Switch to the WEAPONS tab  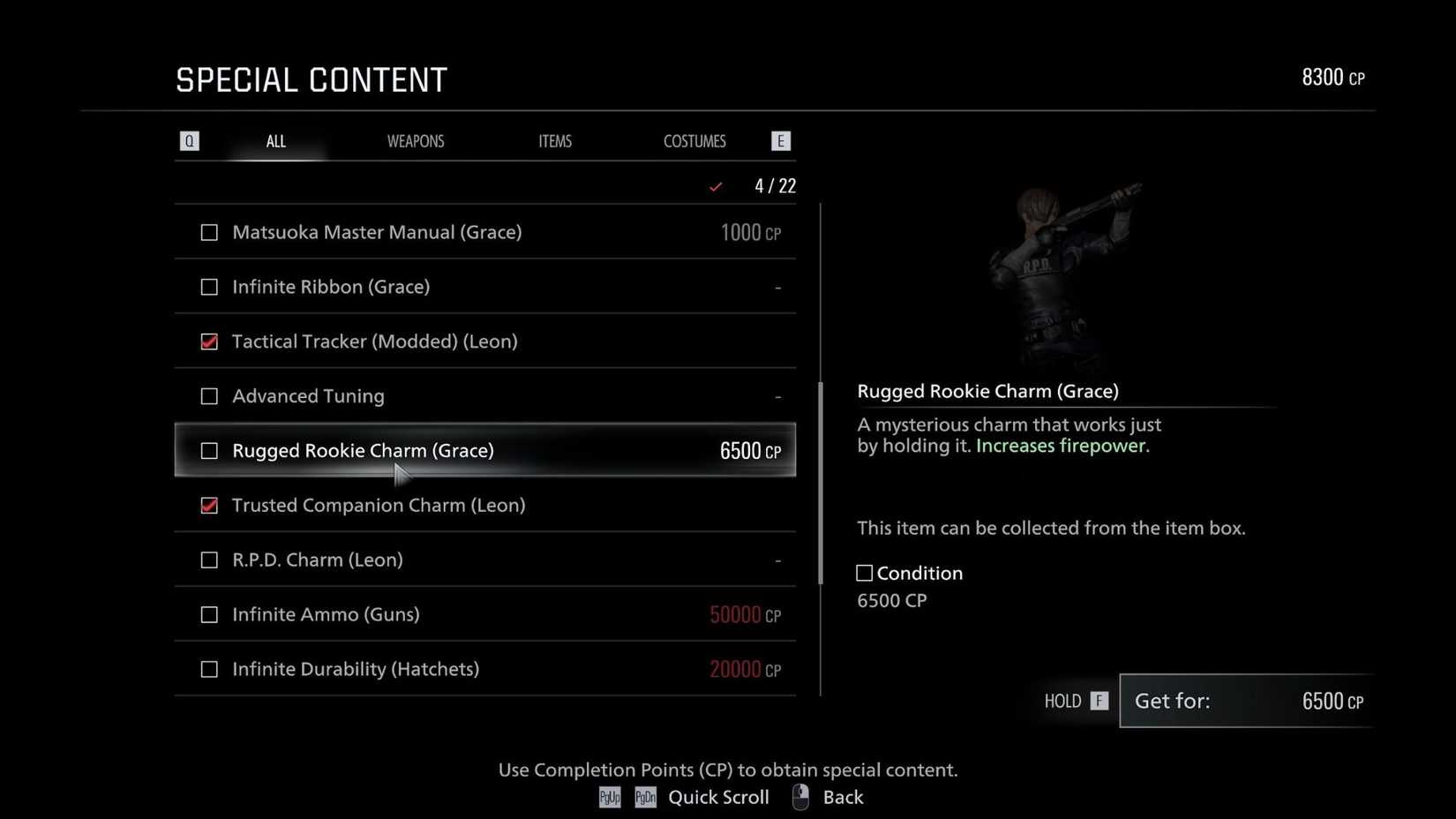[x=416, y=140]
